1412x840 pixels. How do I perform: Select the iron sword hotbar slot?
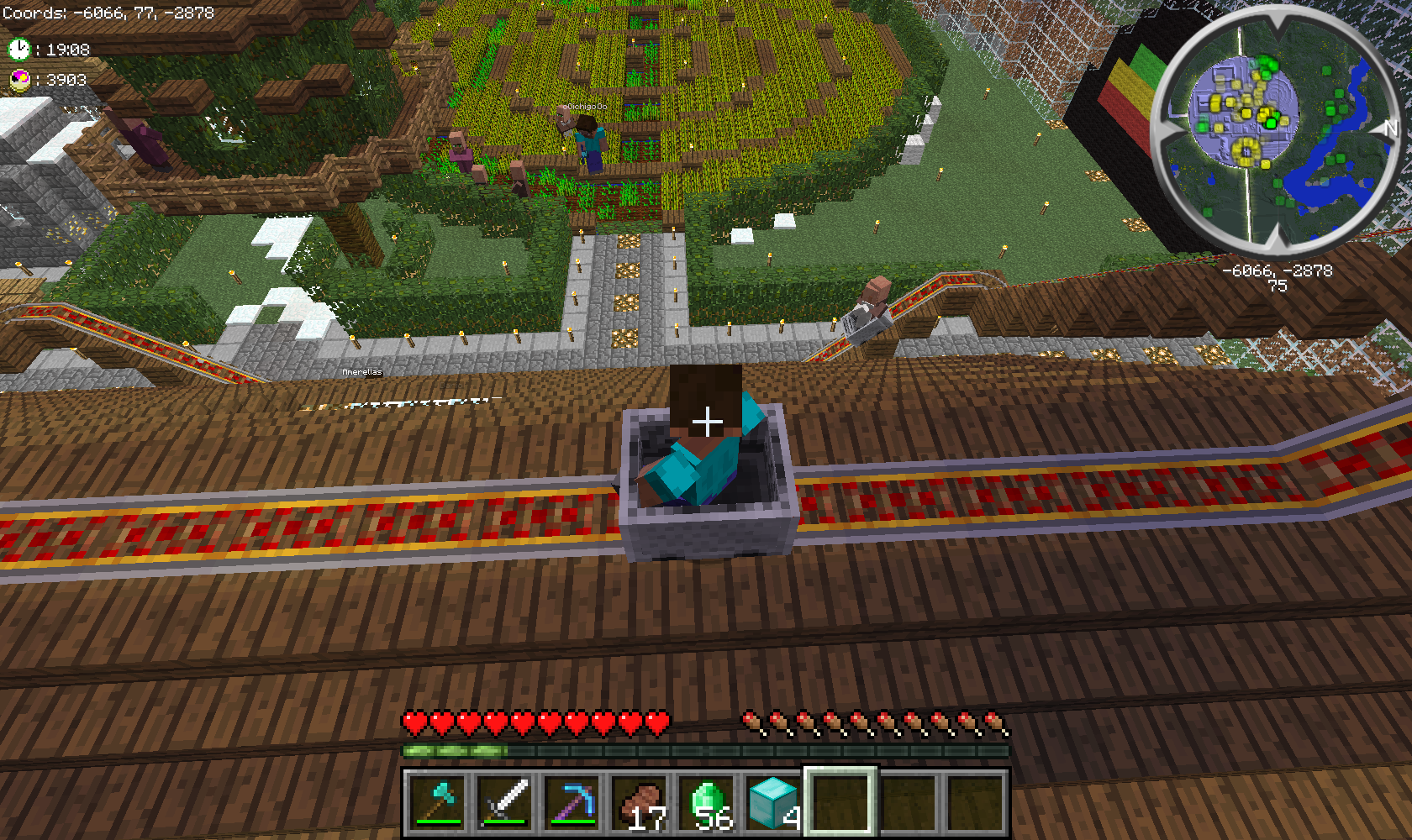[x=505, y=802]
